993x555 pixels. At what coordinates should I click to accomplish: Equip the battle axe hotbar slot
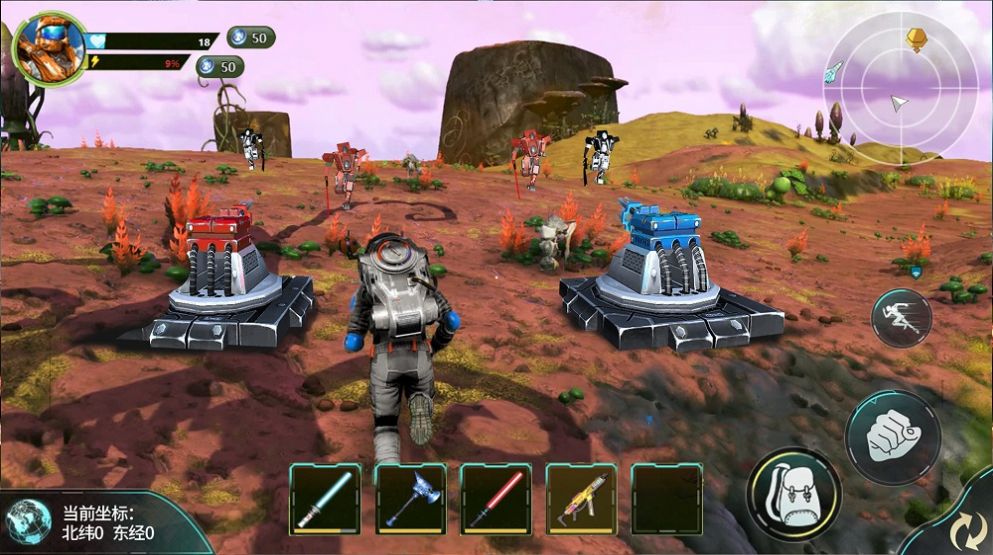pos(410,498)
